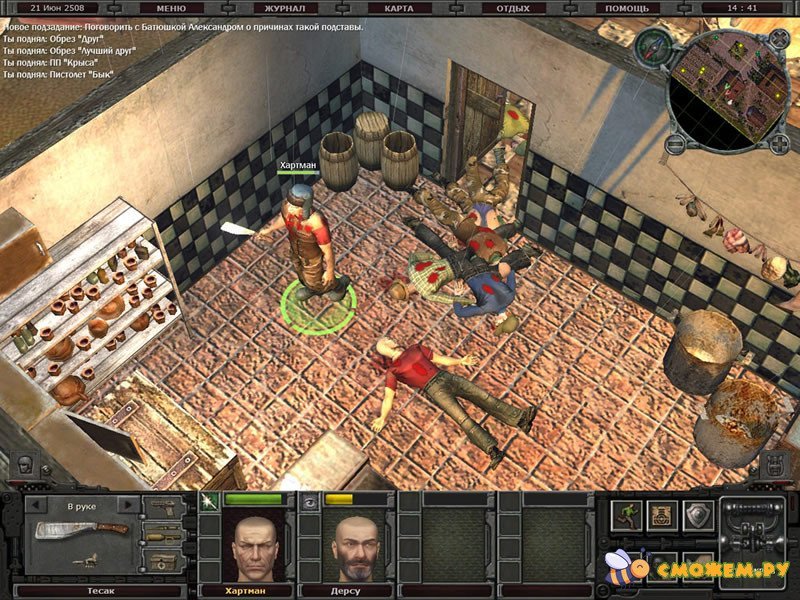This screenshot has width=800, height=600.
Task: Zoom in the minimap with the plus button
Action: [779, 143]
